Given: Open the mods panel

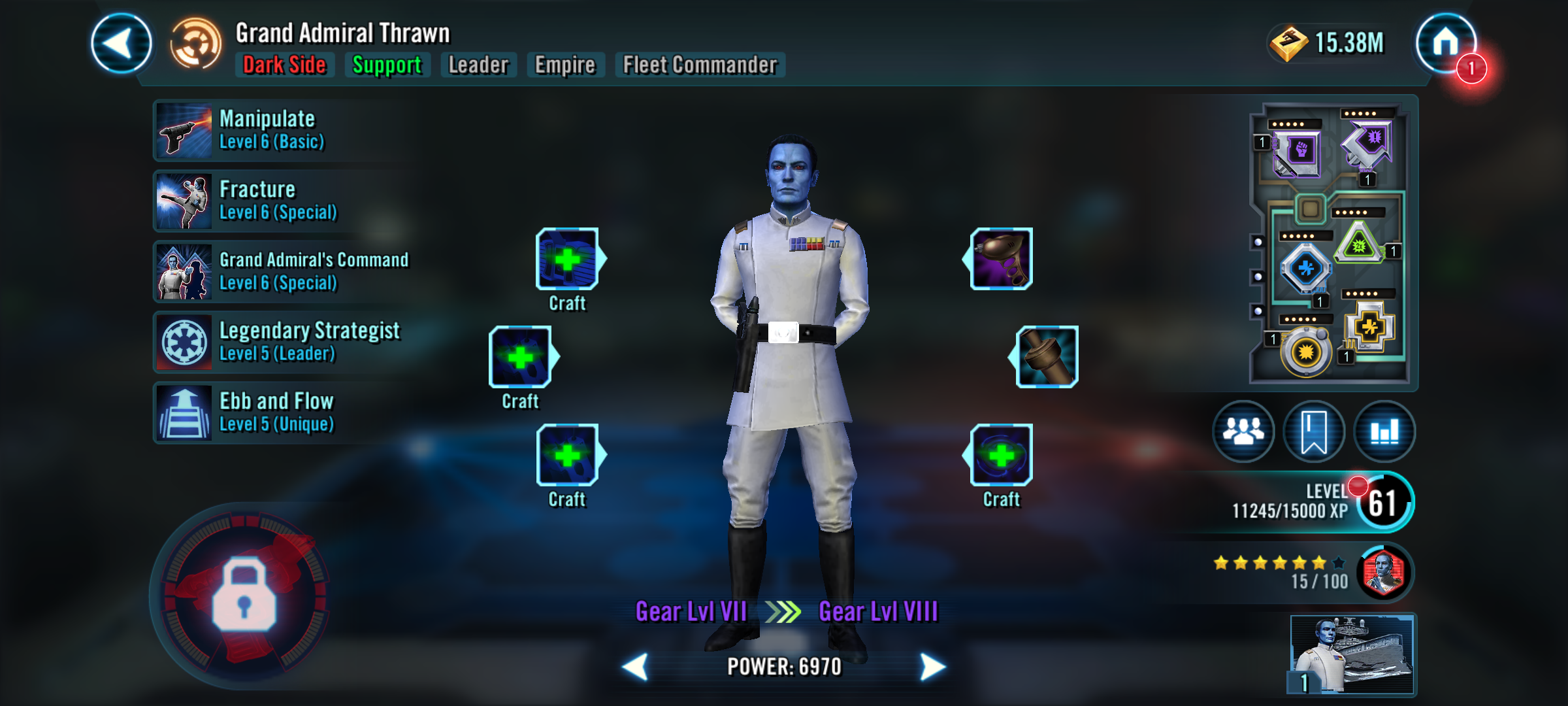Looking at the screenshot, I should point(1331,243).
